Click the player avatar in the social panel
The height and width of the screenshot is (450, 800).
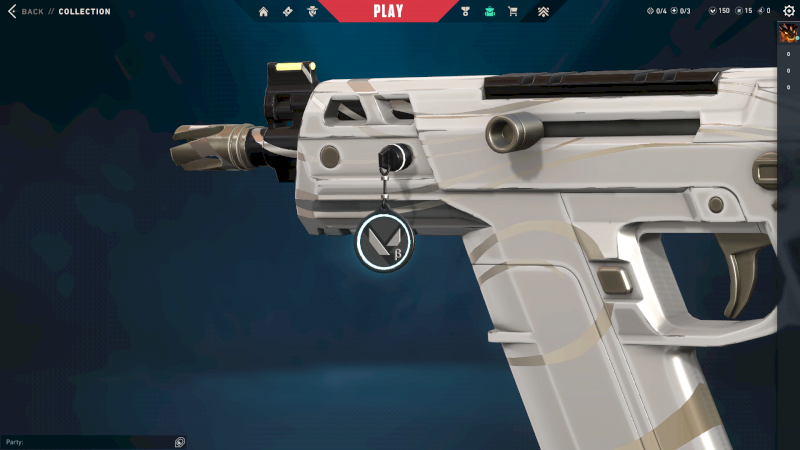(x=788, y=33)
